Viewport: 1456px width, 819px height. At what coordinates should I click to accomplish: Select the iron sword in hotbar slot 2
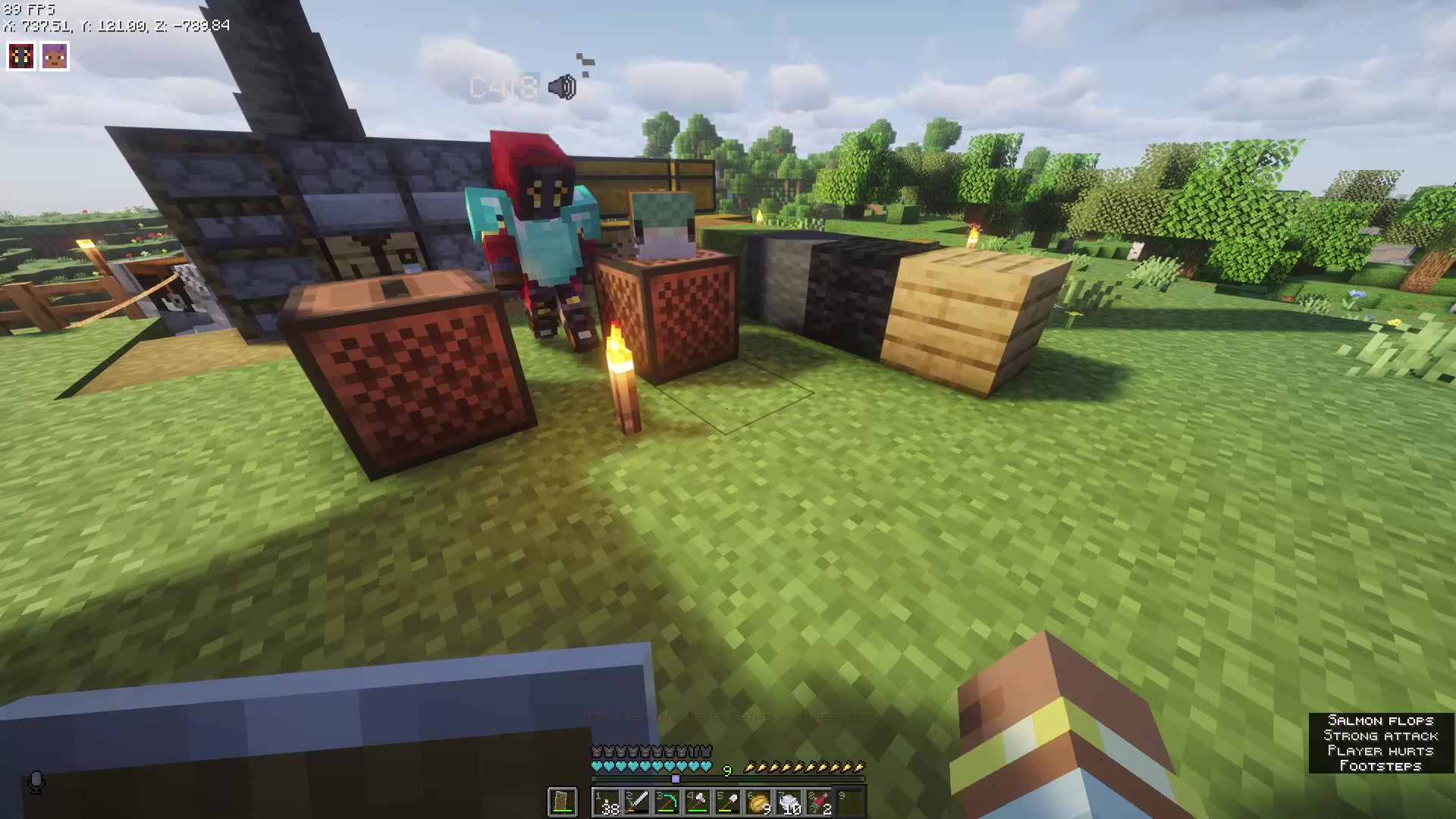click(637, 802)
